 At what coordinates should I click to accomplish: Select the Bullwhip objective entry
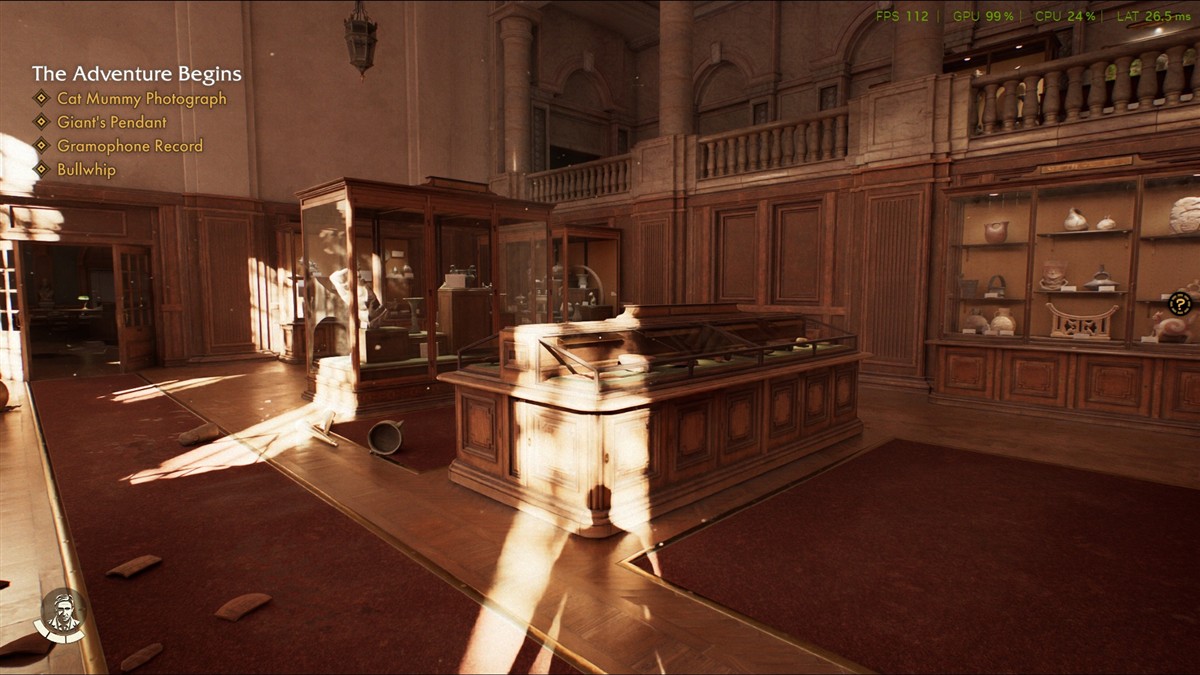click(86, 170)
